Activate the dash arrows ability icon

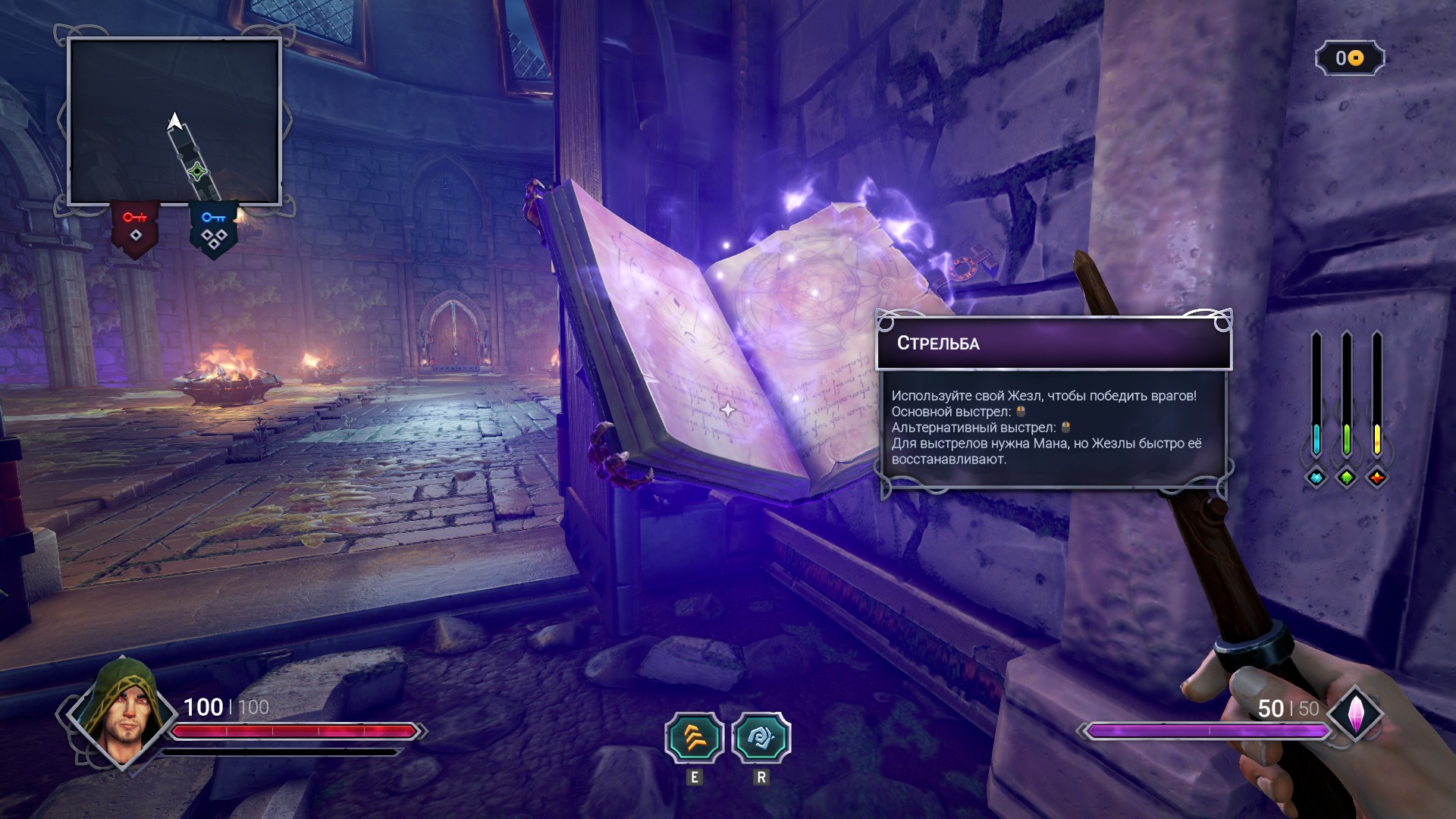(694, 738)
